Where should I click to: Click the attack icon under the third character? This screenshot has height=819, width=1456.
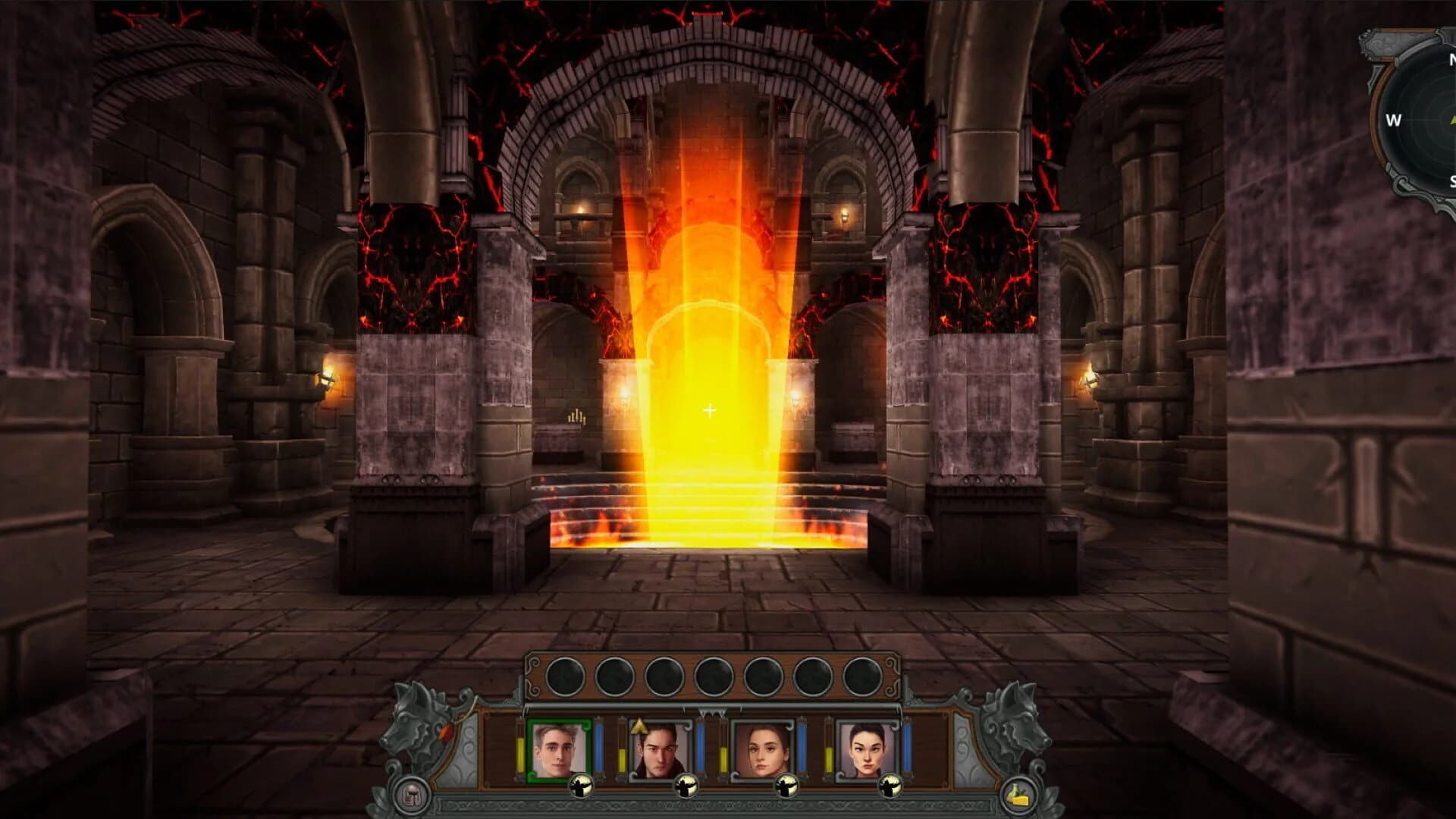tap(788, 787)
